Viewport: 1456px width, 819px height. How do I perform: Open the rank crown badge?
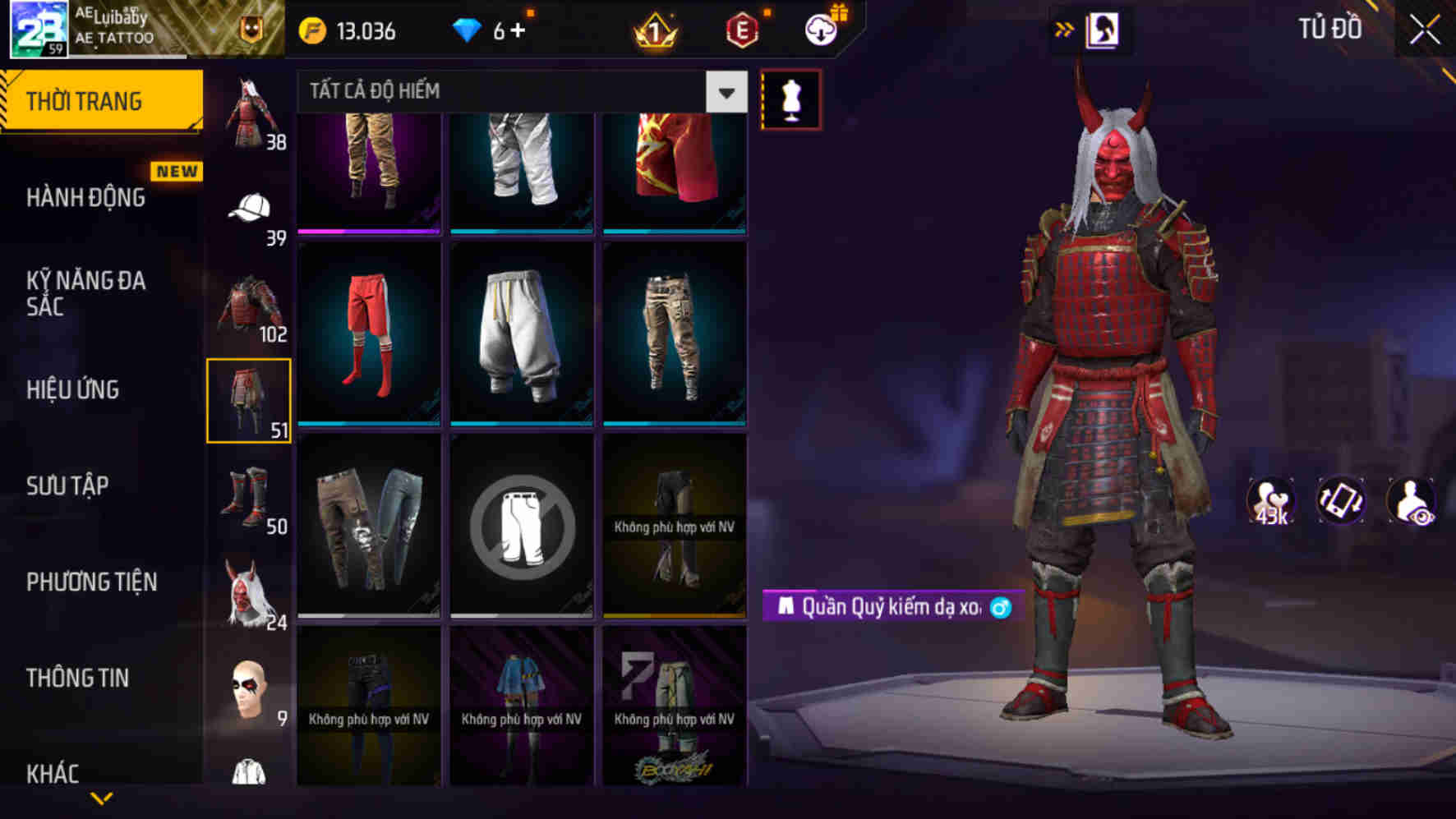(653, 31)
